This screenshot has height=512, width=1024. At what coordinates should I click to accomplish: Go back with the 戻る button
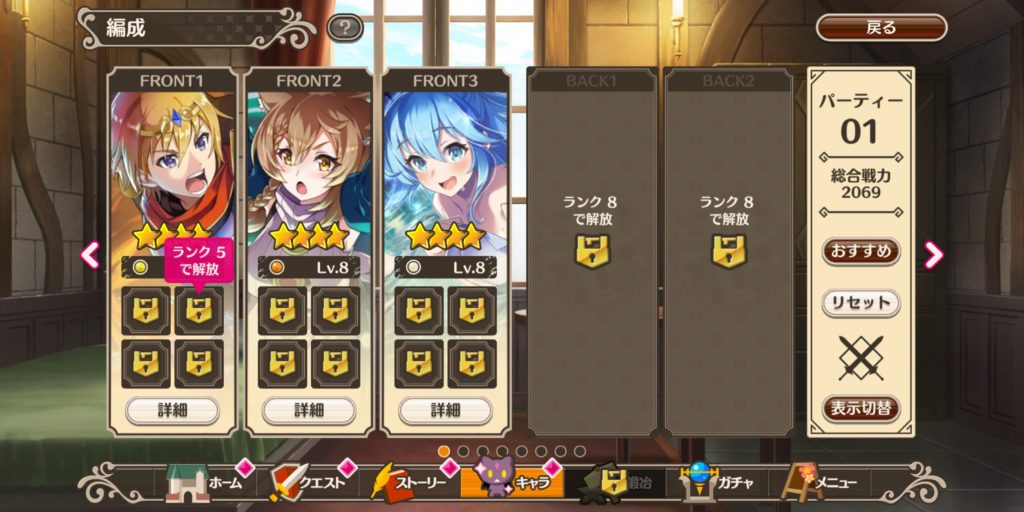pos(881,28)
